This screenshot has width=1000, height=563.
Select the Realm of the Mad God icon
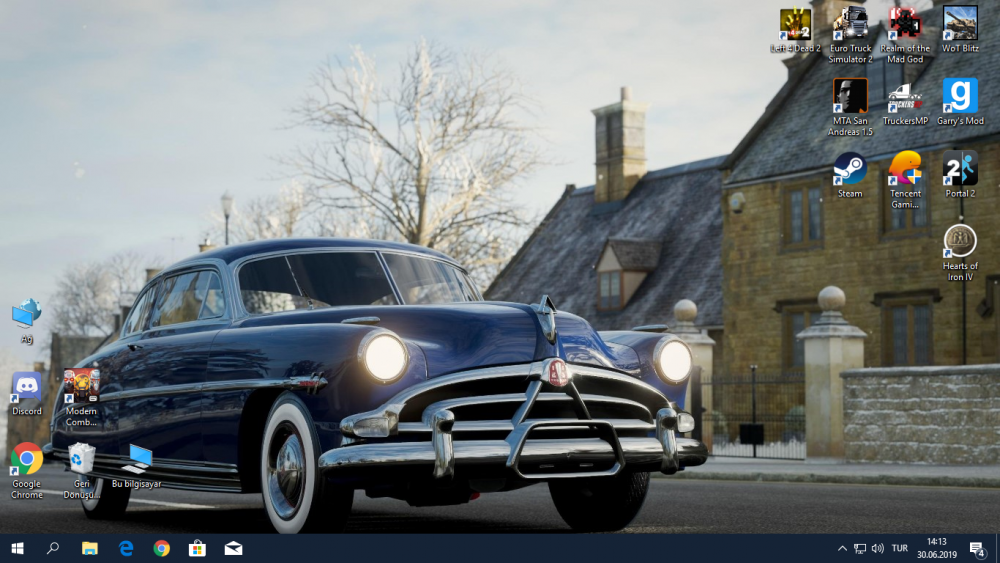point(905,24)
